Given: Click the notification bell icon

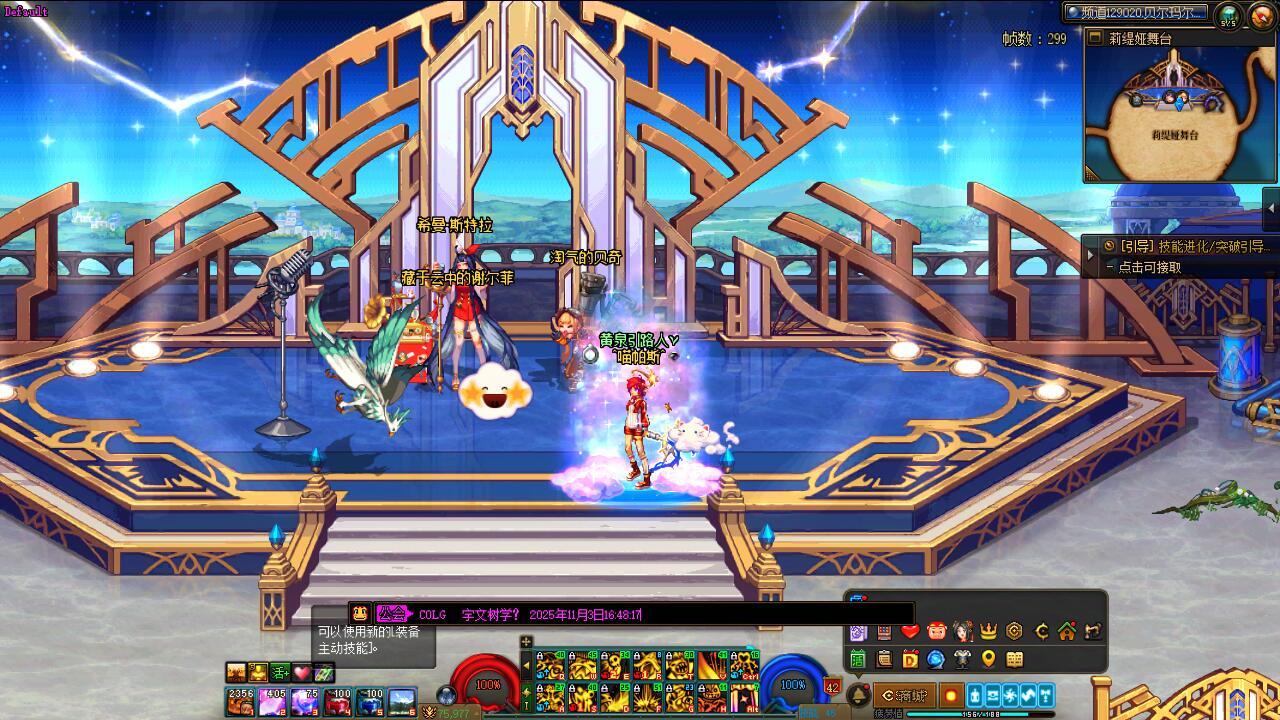Looking at the screenshot, I should [x=858, y=695].
